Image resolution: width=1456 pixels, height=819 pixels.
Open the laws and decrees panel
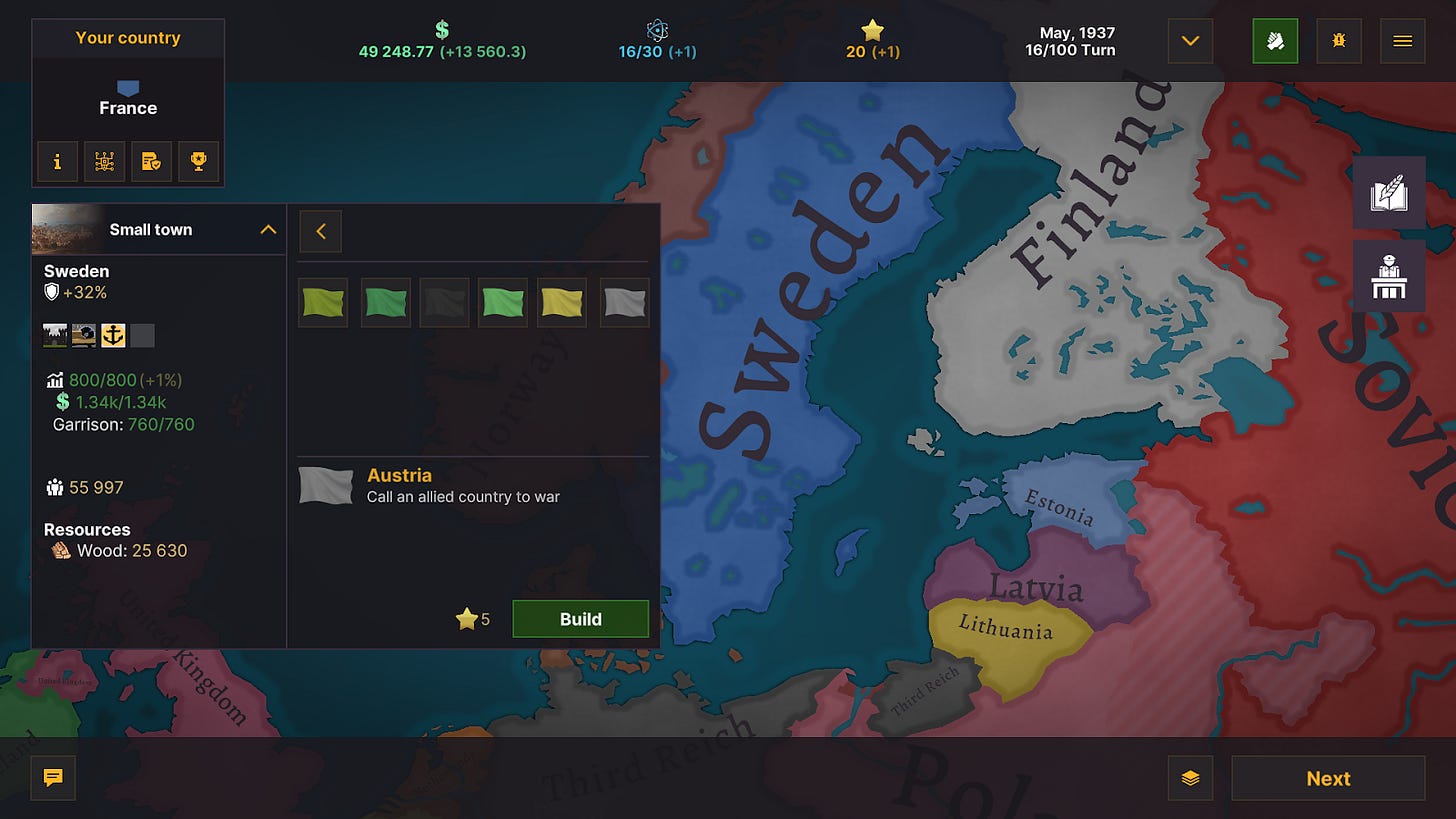[152, 161]
